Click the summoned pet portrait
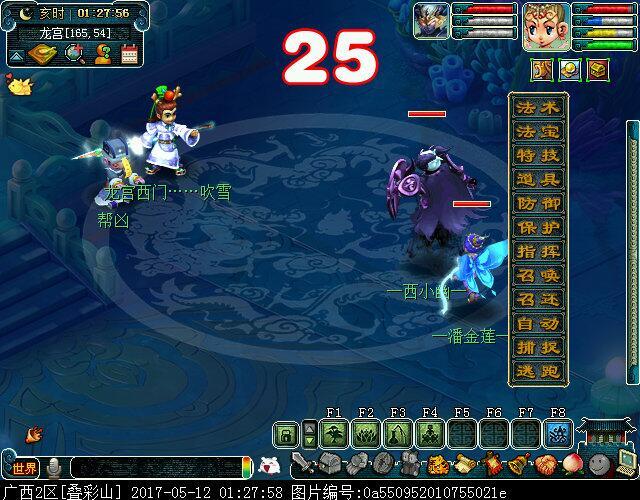Screen dimensions: 640x500 [432, 22]
